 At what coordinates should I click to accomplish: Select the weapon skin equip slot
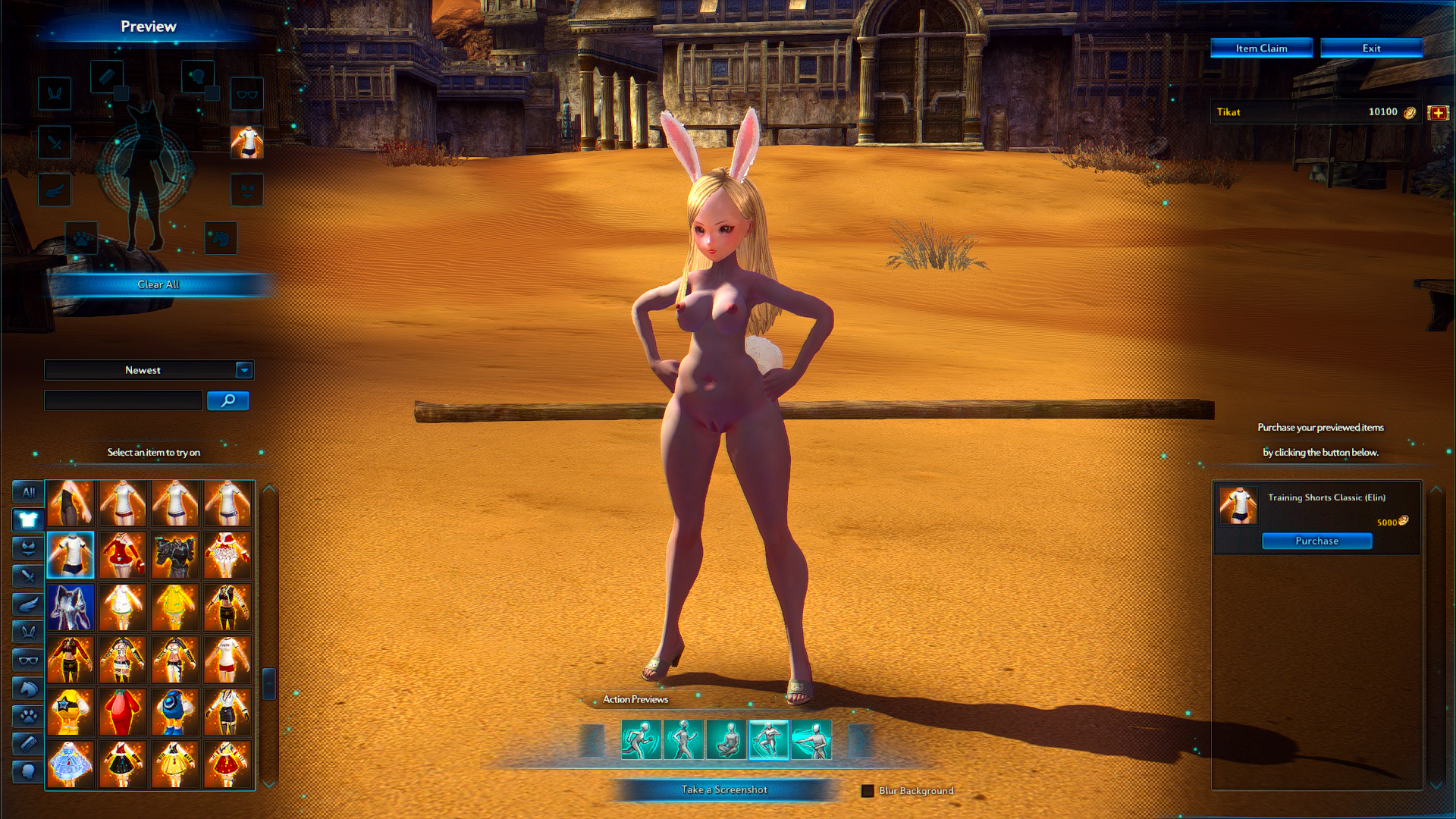[x=55, y=143]
